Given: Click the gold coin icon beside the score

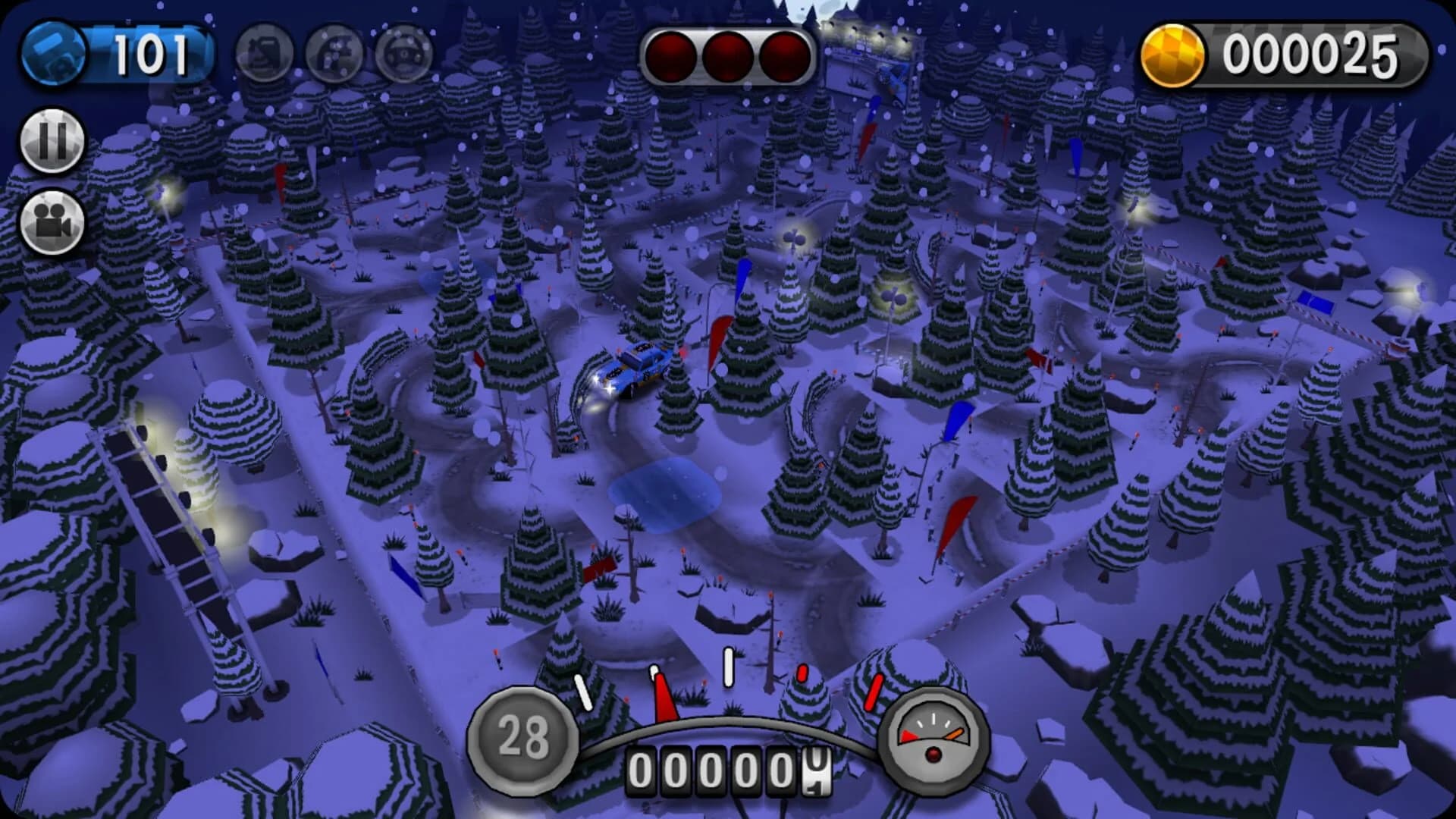Looking at the screenshot, I should (1174, 52).
